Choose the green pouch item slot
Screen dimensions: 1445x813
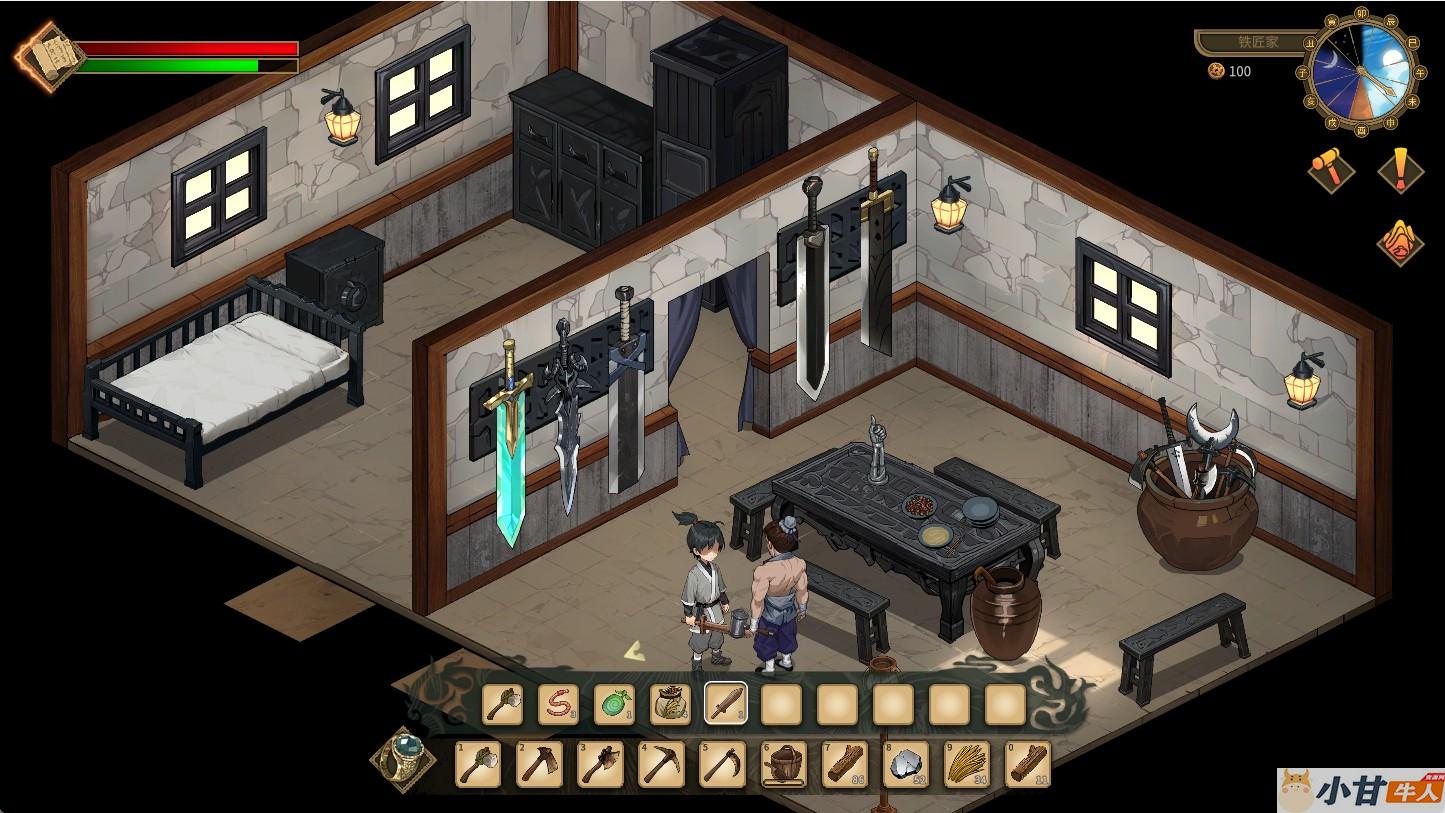614,704
